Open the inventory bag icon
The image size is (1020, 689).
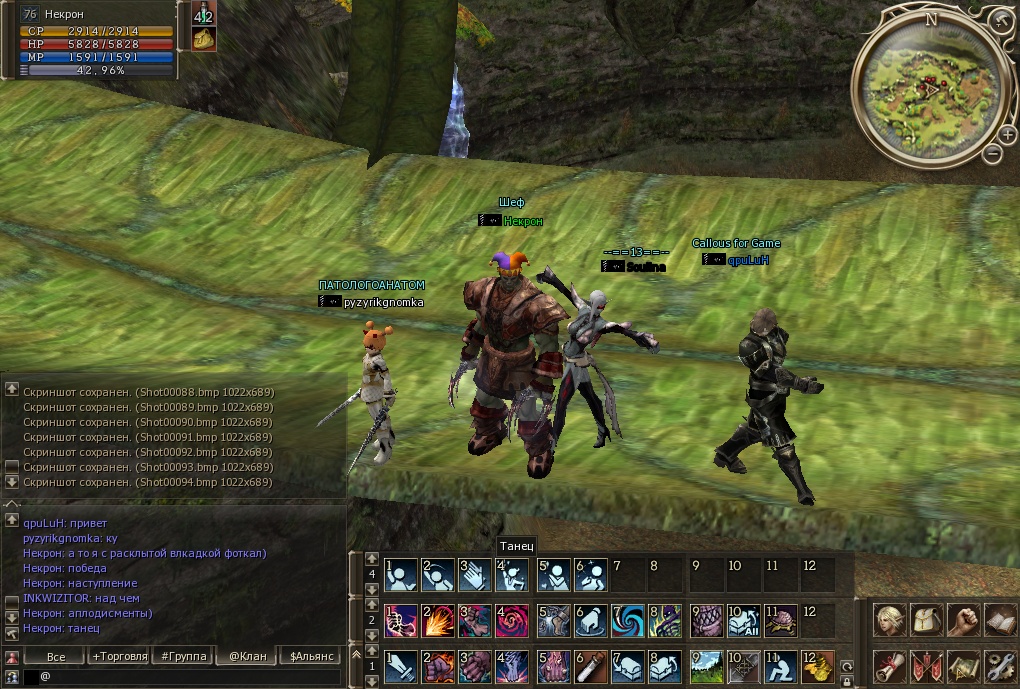pyautogui.click(x=926, y=620)
